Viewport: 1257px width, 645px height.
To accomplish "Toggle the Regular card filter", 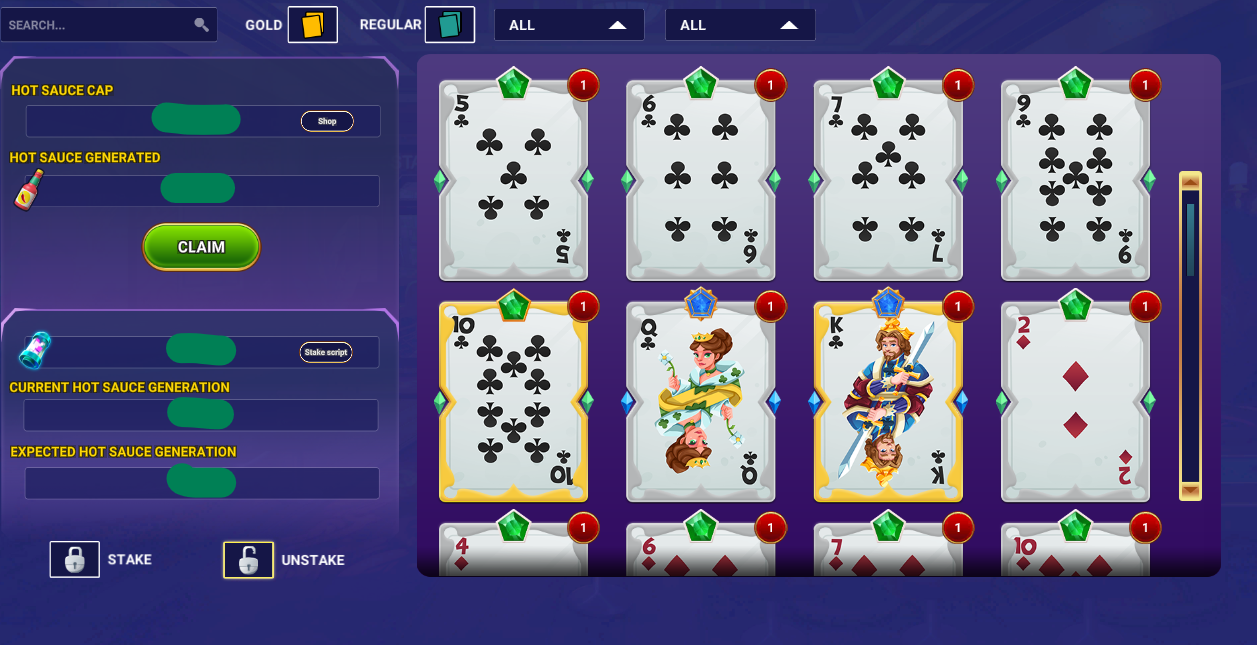I will pyautogui.click(x=449, y=25).
